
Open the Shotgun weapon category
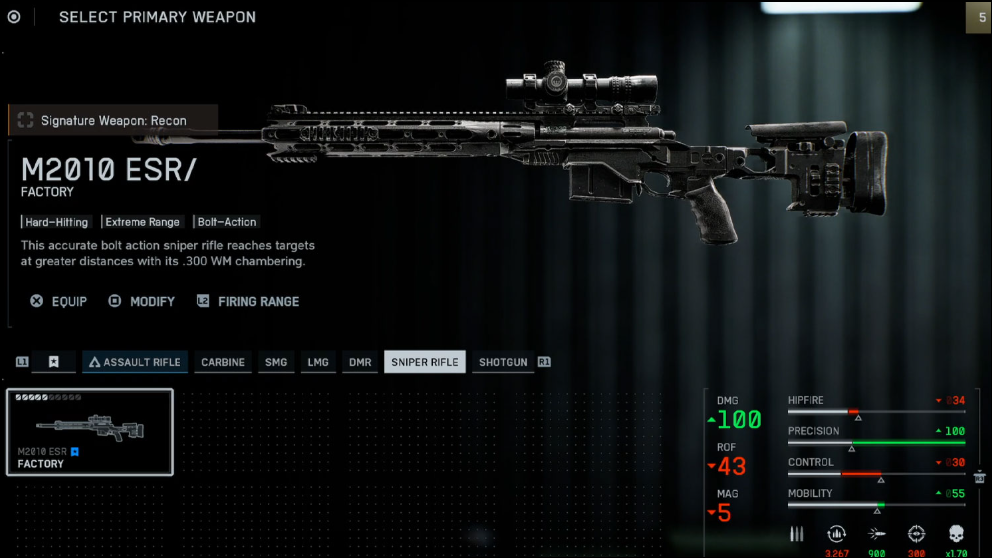(x=503, y=362)
